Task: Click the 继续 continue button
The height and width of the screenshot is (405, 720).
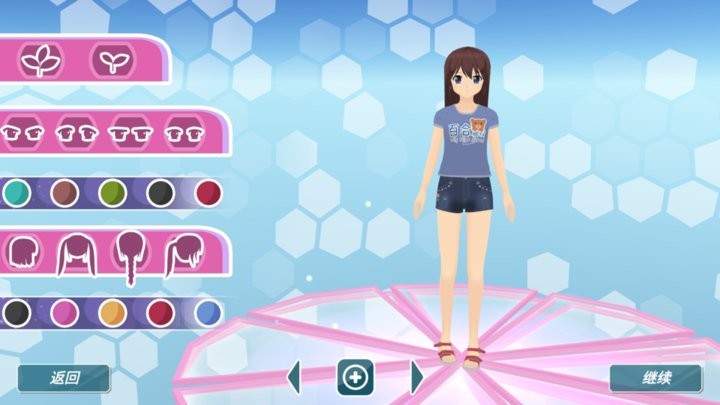Action: click(655, 378)
